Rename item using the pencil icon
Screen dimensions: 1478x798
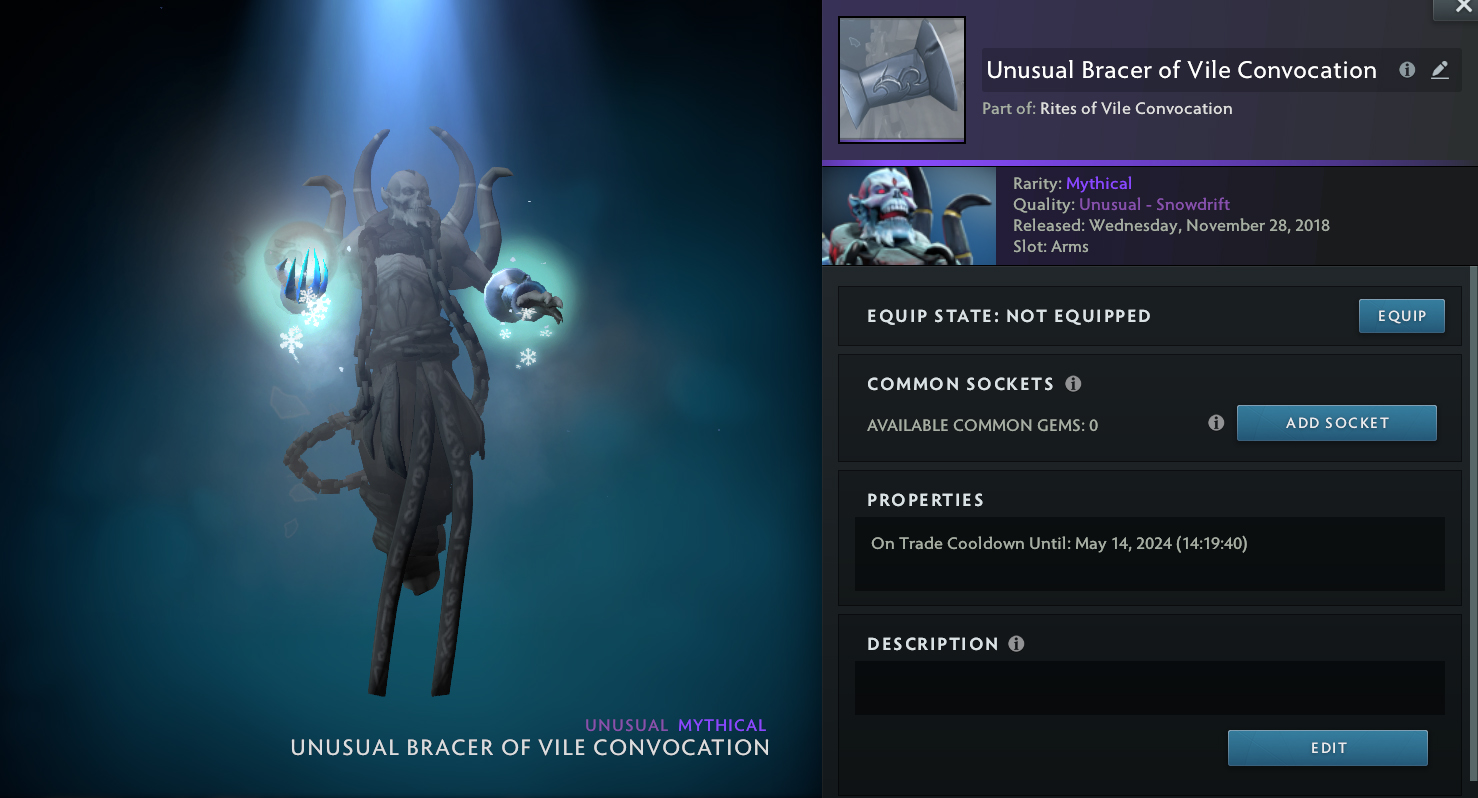point(1439,70)
